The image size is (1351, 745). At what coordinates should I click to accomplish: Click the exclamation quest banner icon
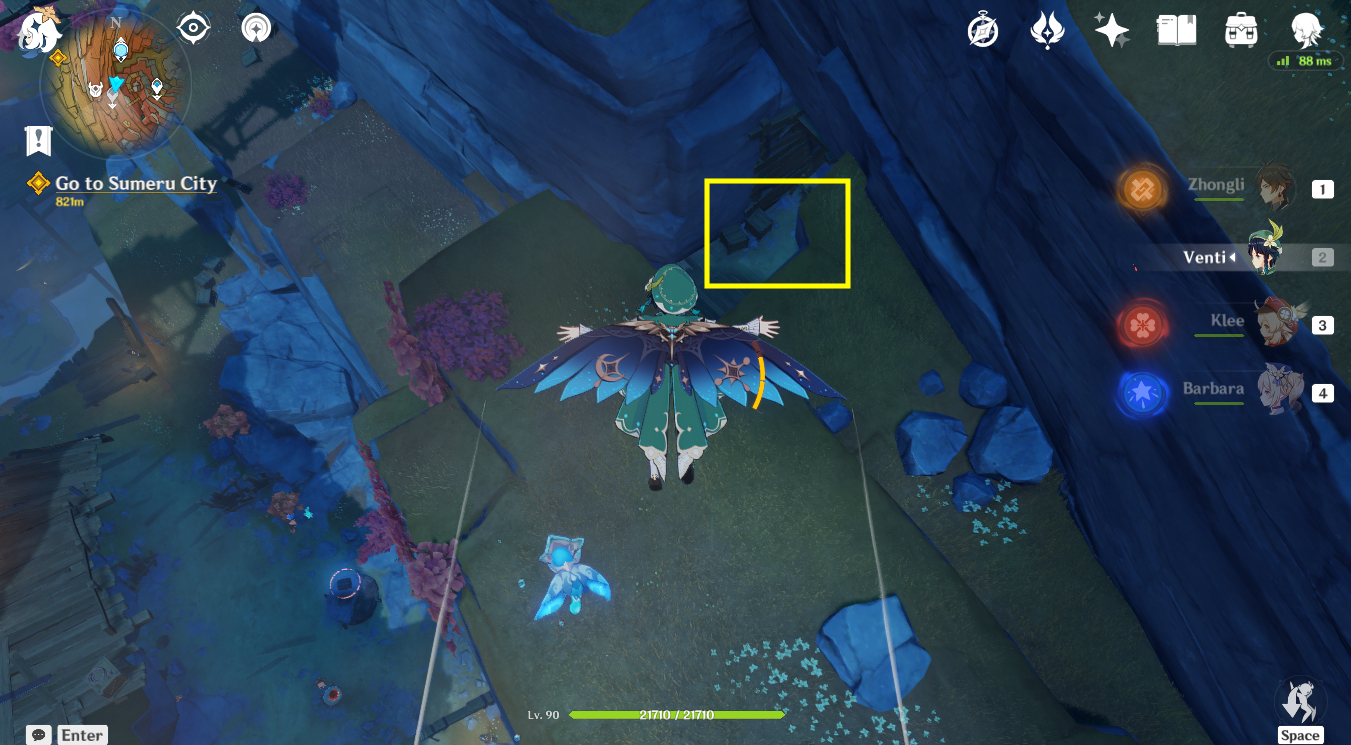coord(38,140)
